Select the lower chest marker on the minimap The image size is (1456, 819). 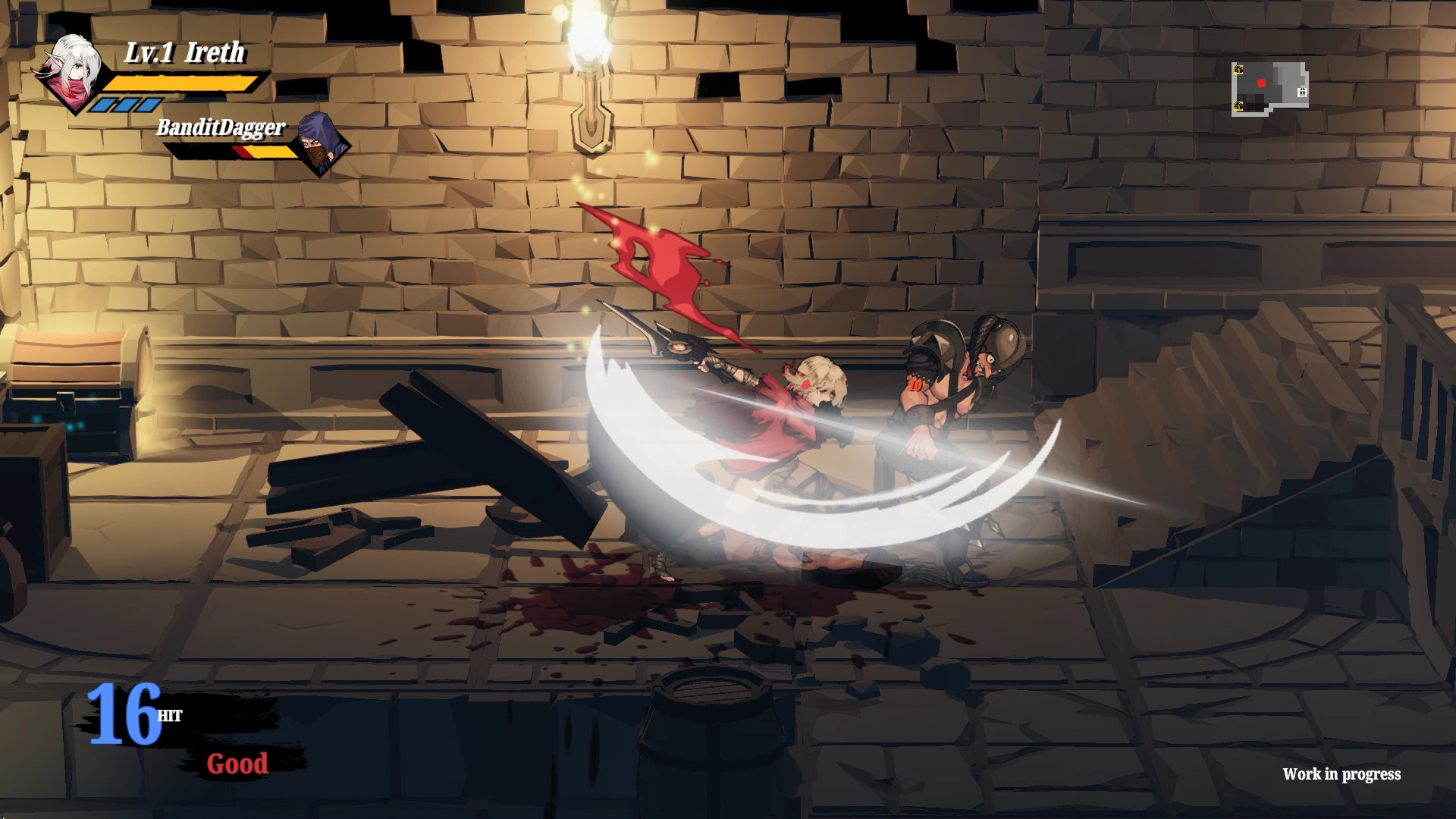click(x=1238, y=106)
